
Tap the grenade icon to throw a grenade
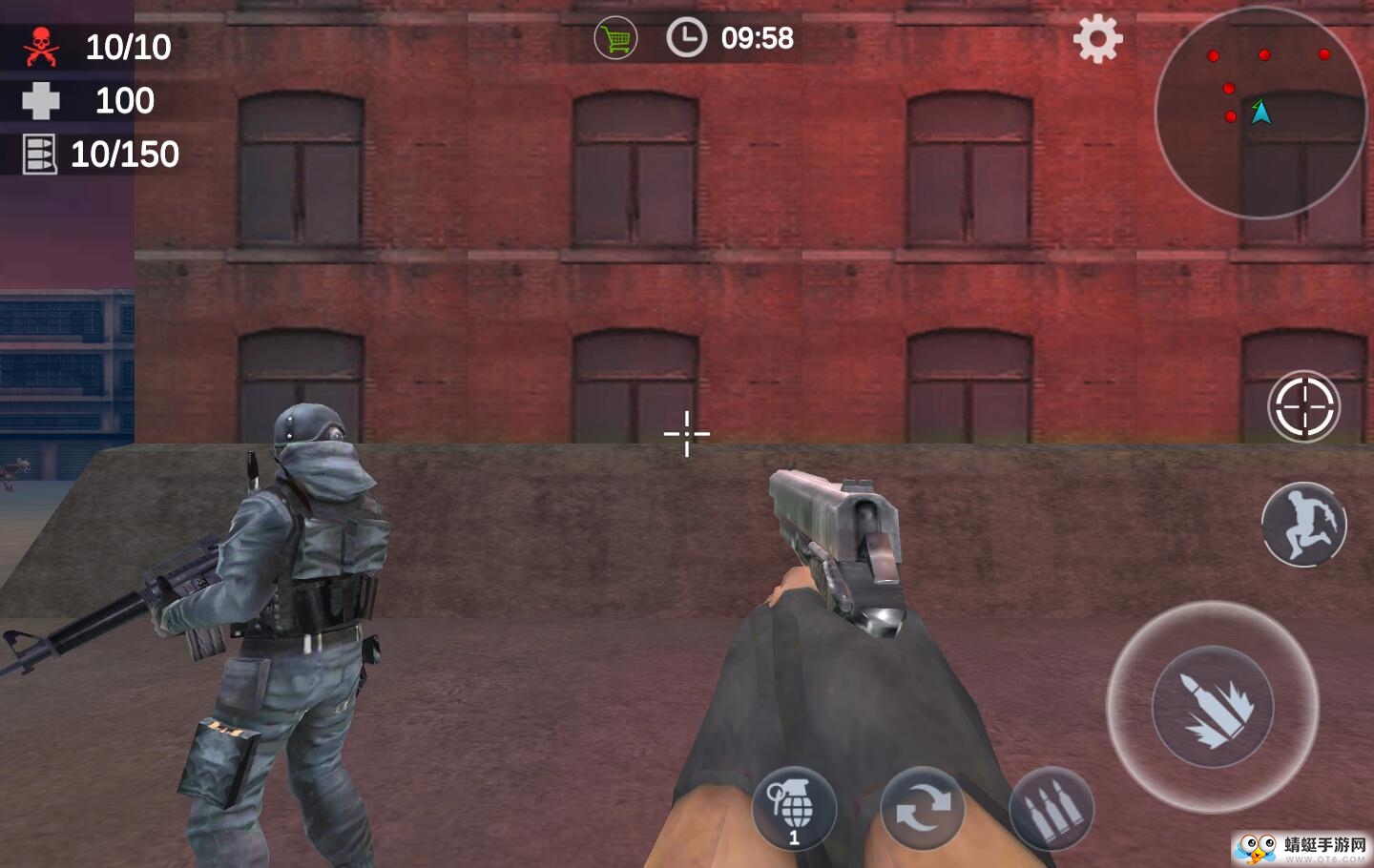point(795,806)
